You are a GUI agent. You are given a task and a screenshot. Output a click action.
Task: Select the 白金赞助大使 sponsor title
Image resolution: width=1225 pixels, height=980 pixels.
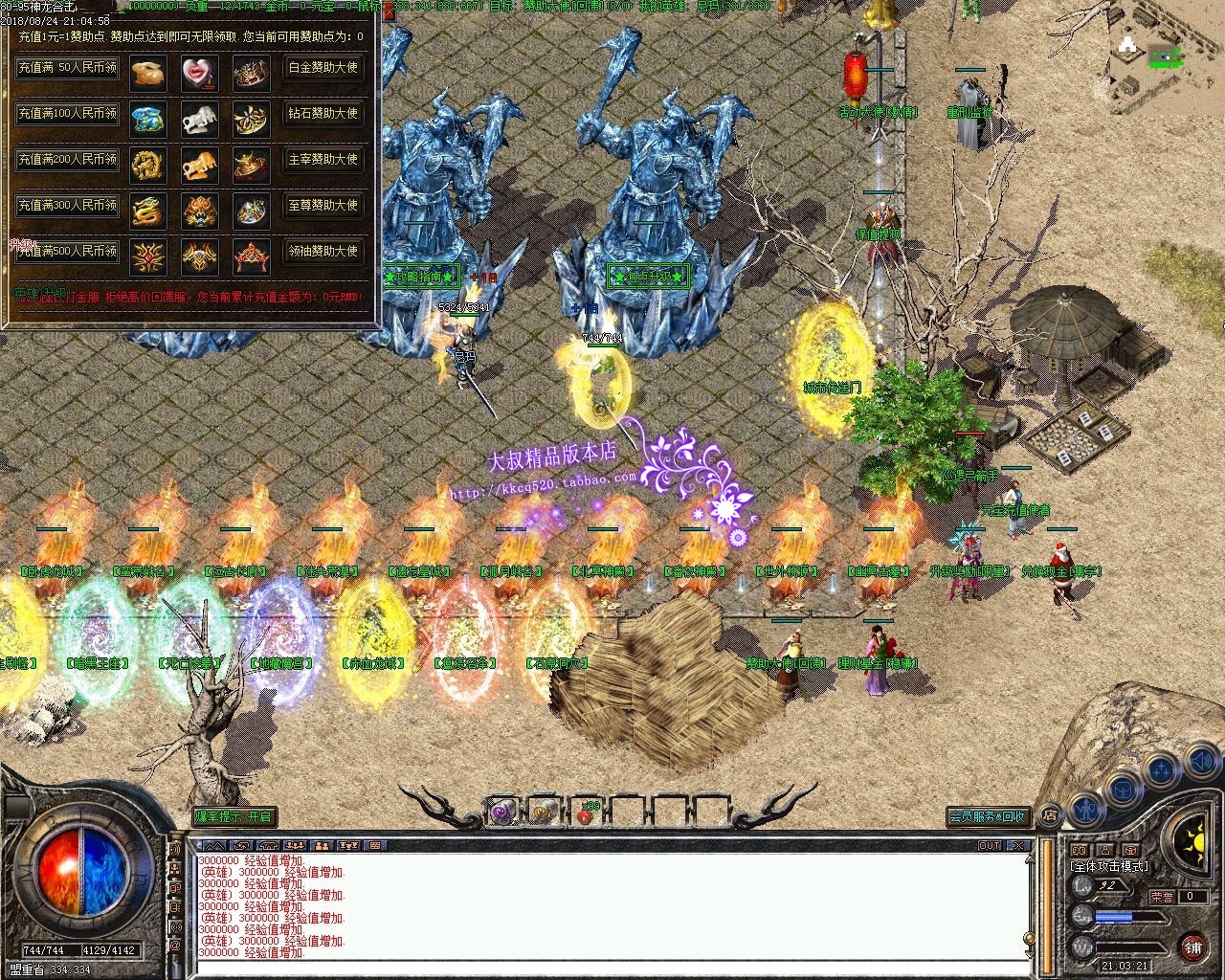(323, 68)
